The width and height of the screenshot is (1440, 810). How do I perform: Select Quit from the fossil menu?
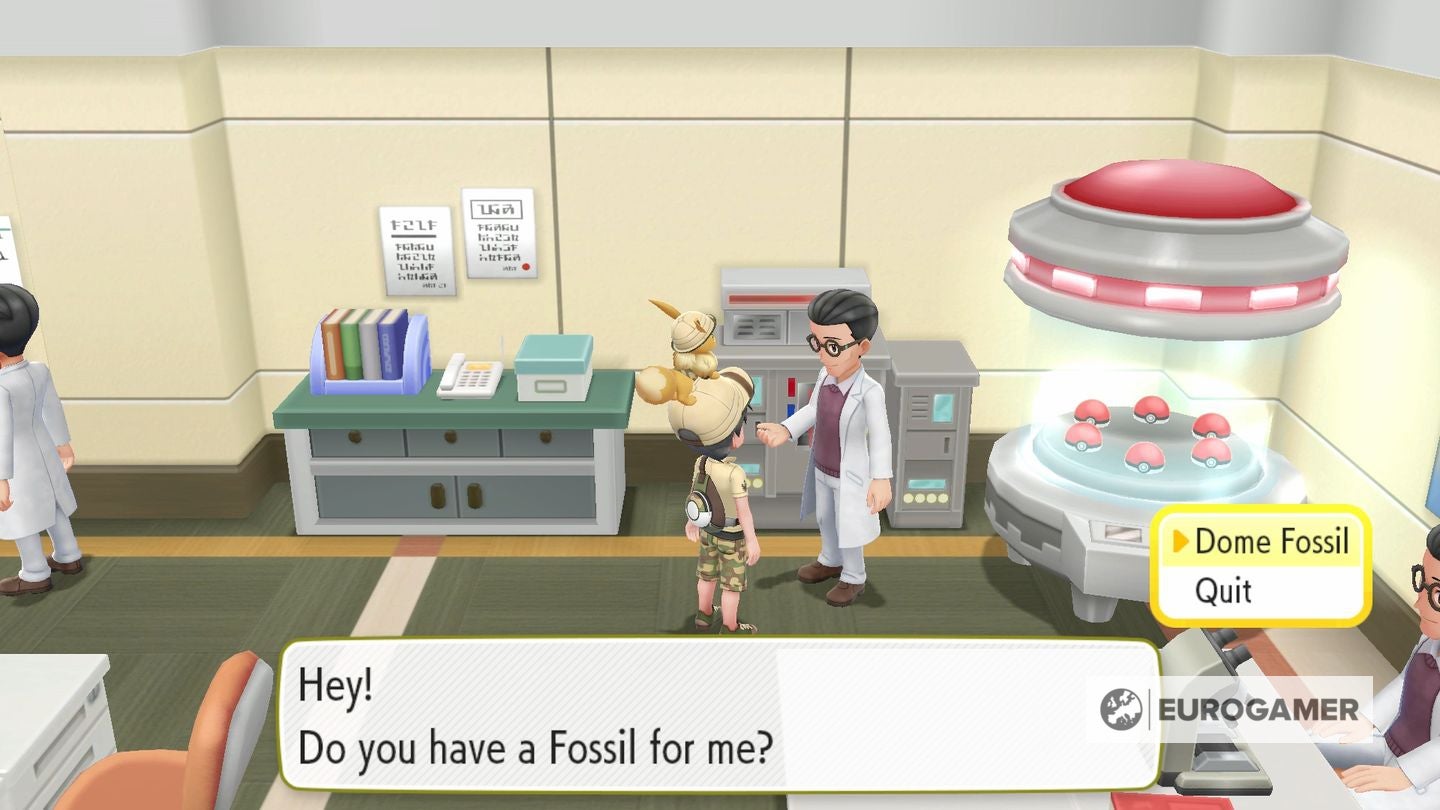click(x=1221, y=591)
